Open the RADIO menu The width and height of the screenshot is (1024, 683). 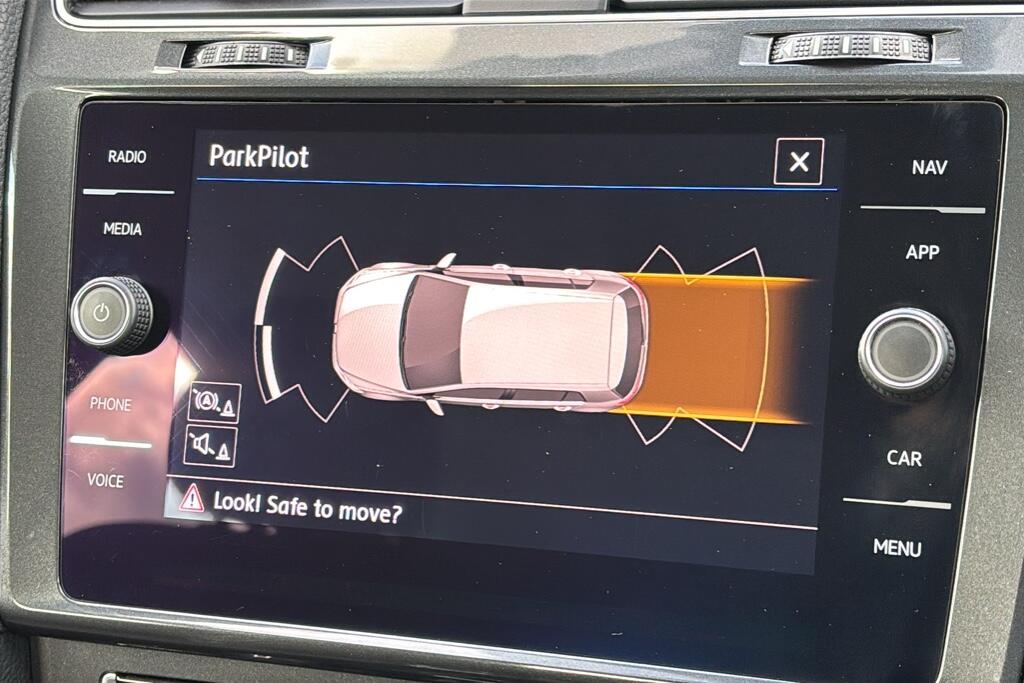127,157
